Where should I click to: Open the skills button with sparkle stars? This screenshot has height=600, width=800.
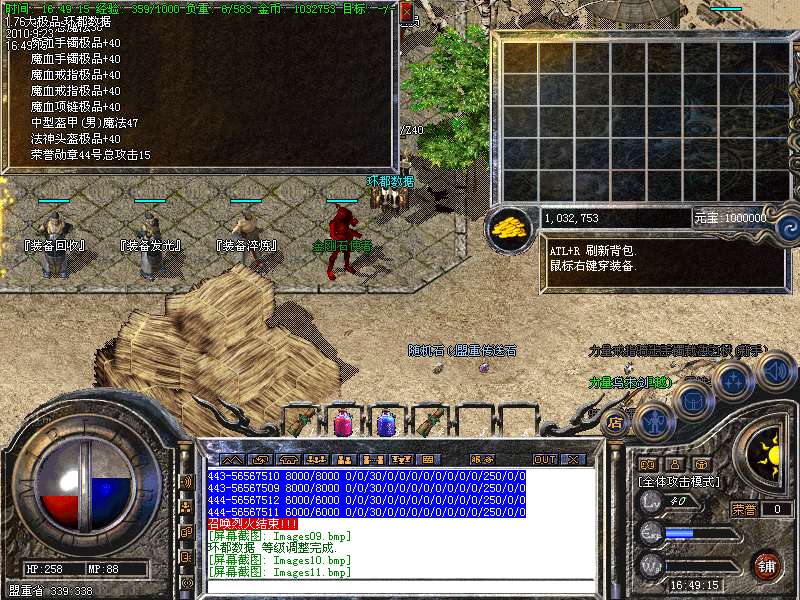point(733,381)
